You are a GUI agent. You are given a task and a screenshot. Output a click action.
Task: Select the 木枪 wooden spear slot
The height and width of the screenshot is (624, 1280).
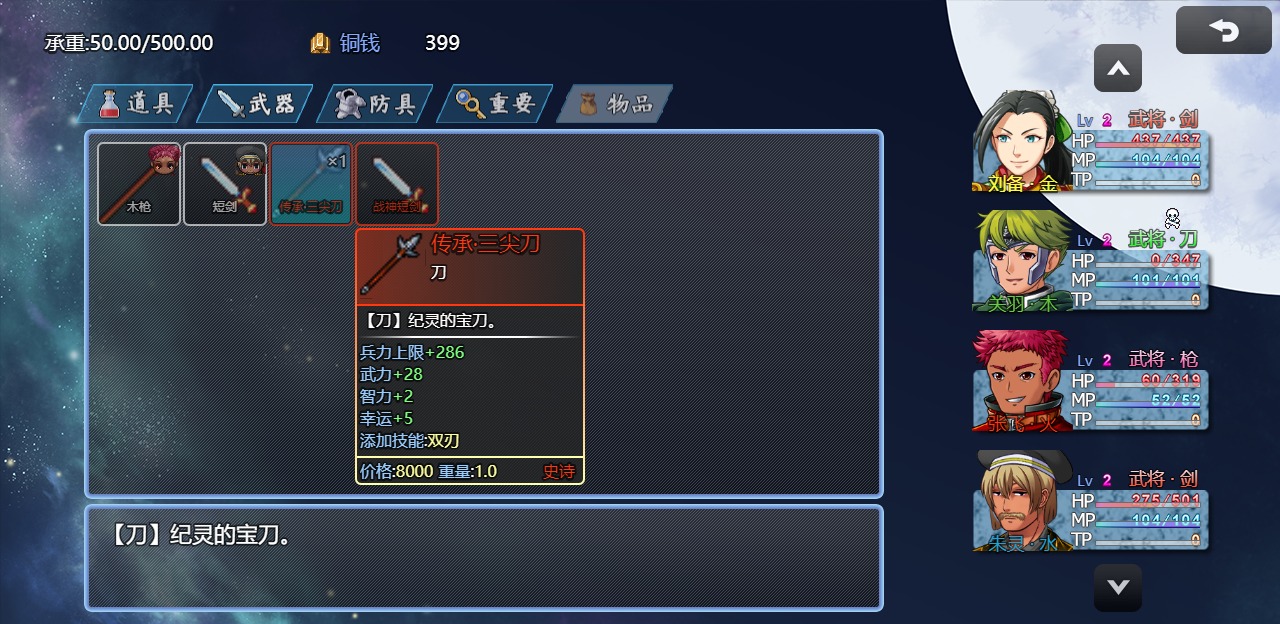139,184
